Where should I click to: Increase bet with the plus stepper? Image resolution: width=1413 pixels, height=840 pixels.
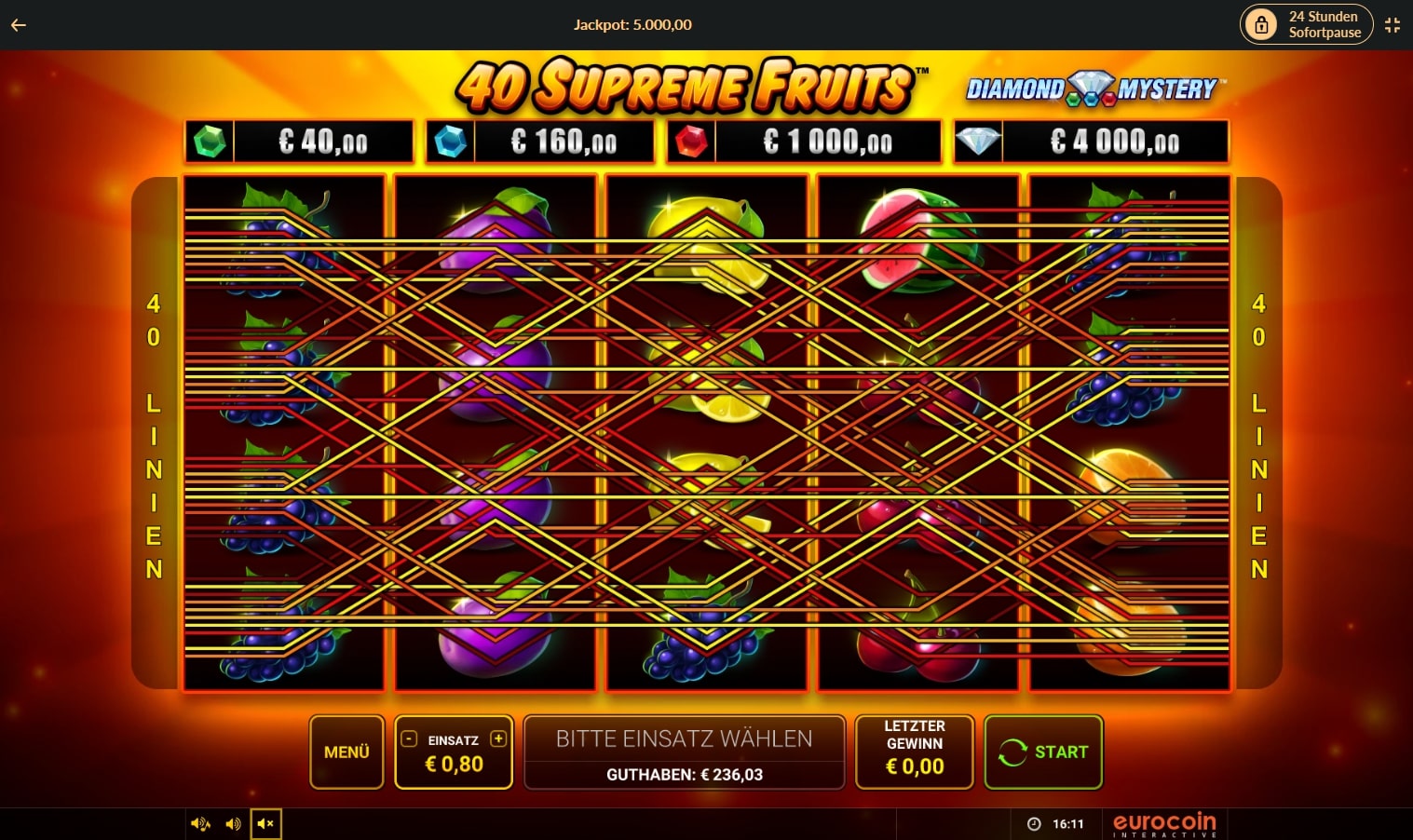(x=497, y=739)
